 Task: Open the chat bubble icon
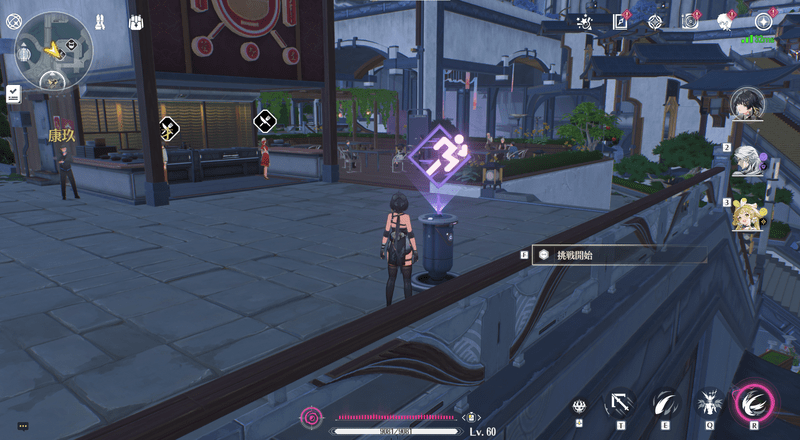tap(22, 425)
